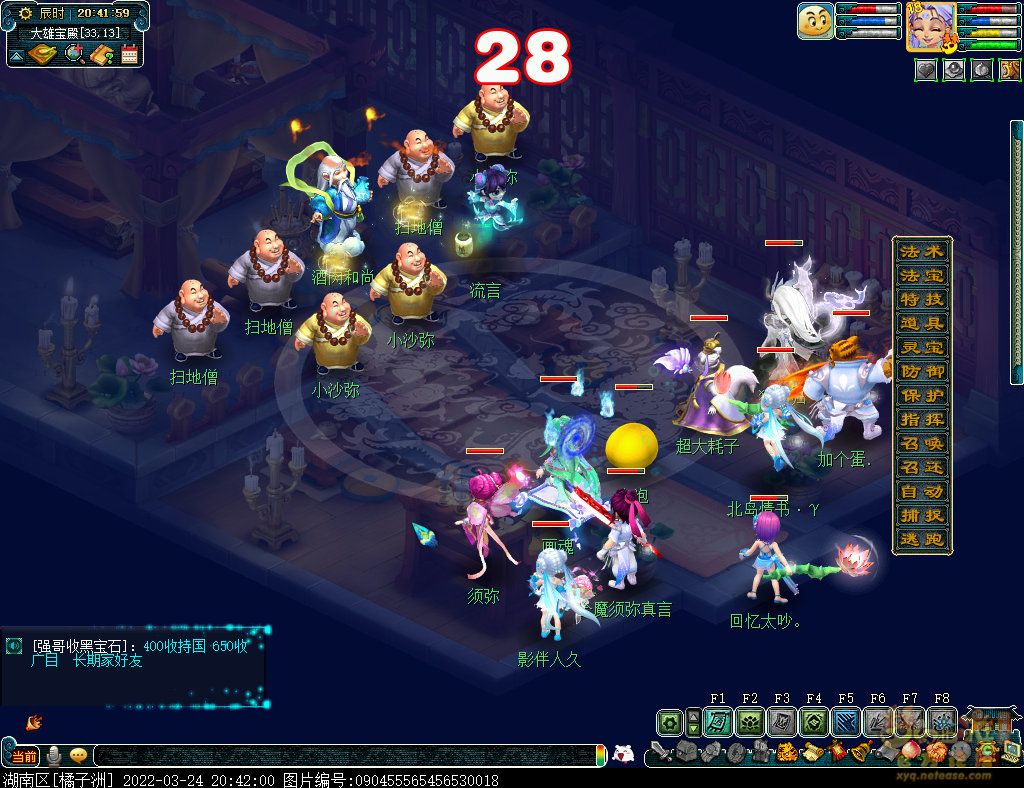Open the 指挥 command option
Viewport: 1024px width, 788px height.
(x=921, y=419)
